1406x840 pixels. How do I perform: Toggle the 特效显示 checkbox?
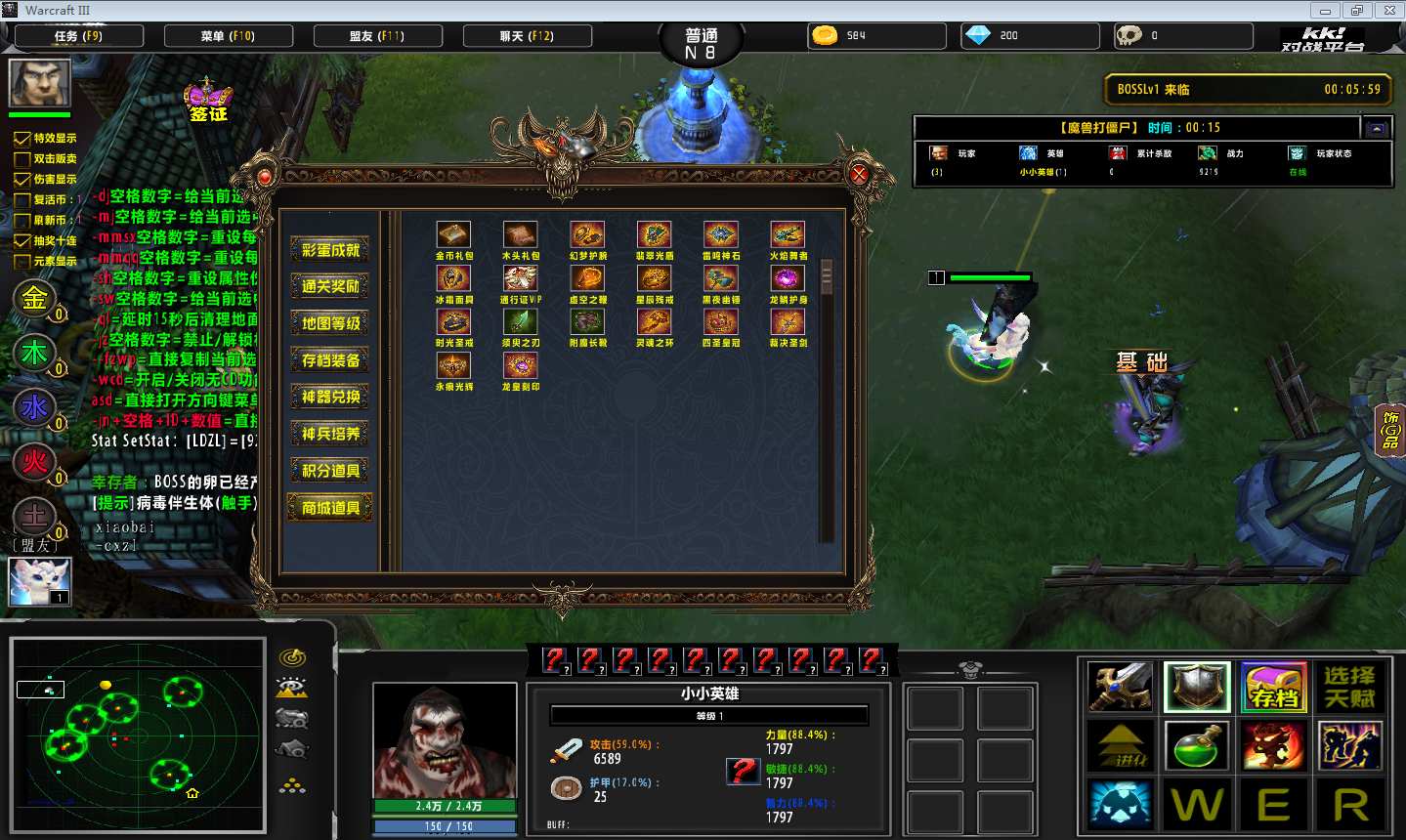click(x=22, y=139)
